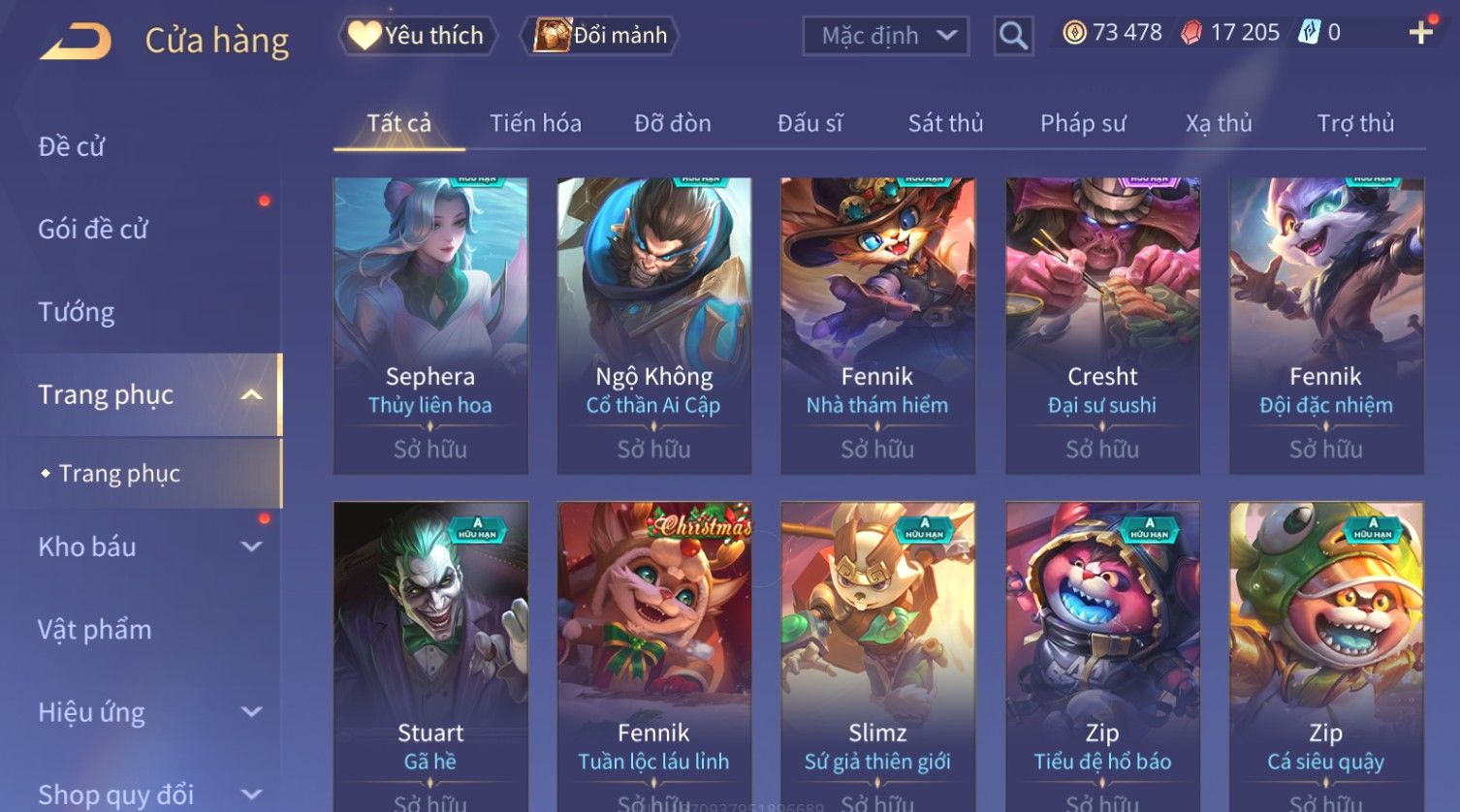Viewport: 1460px width, 812px height.
Task: Go back with the gold arrow button
Action: (x=76, y=41)
